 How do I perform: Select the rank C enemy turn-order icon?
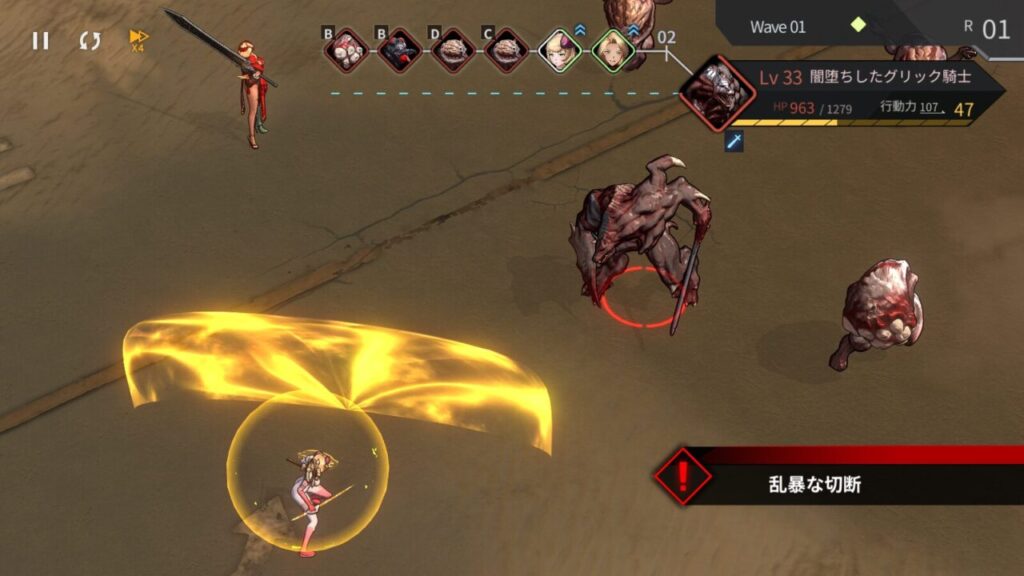coord(506,50)
